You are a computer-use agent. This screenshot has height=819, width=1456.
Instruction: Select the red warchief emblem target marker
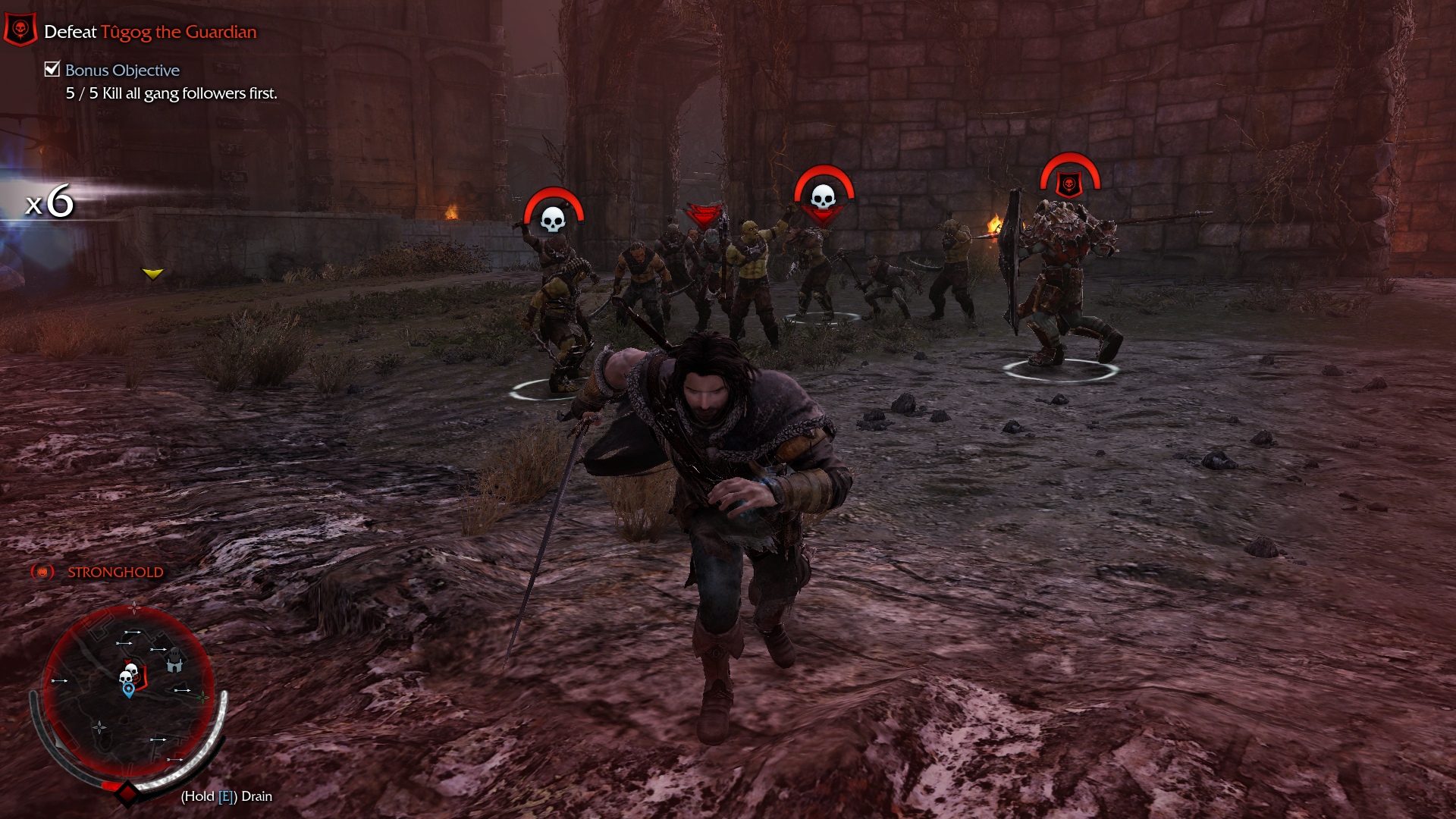[x=1069, y=184]
